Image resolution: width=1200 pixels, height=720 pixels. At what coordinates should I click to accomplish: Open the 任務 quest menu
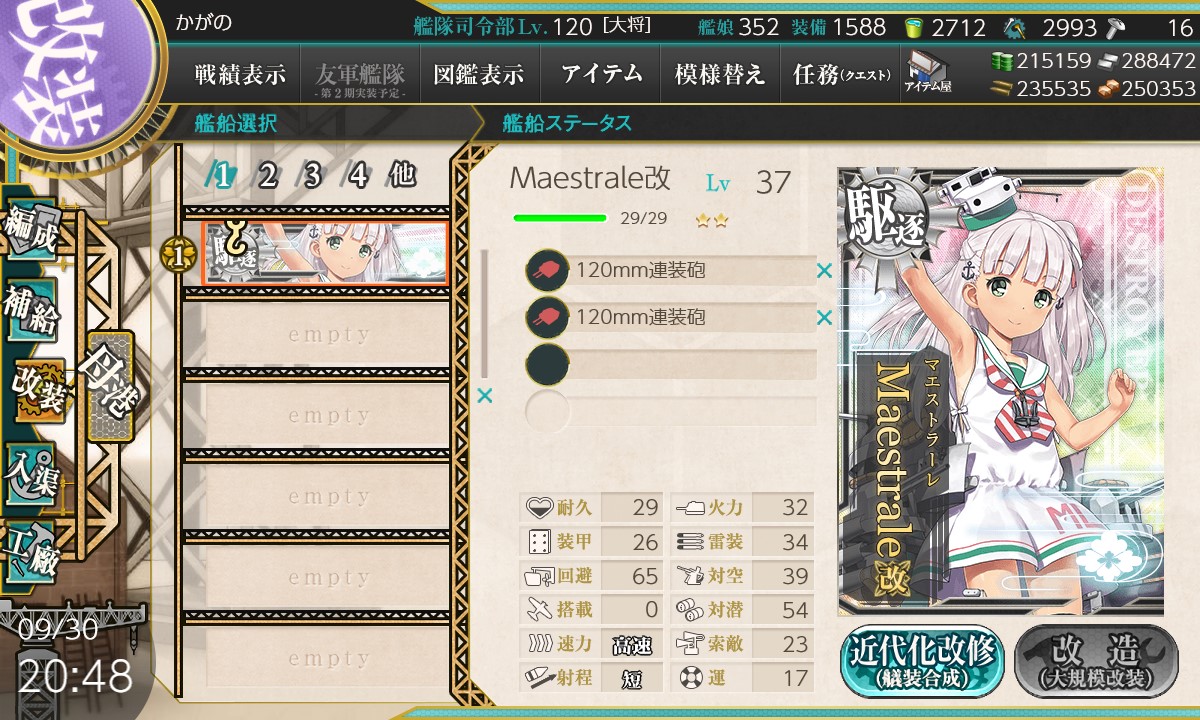[840, 74]
